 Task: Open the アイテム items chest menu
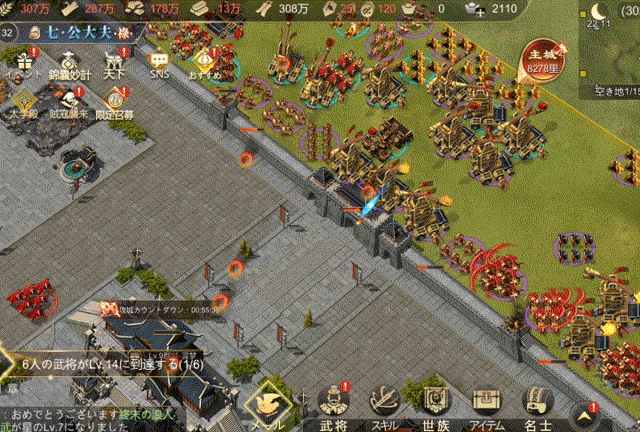pos(488,405)
